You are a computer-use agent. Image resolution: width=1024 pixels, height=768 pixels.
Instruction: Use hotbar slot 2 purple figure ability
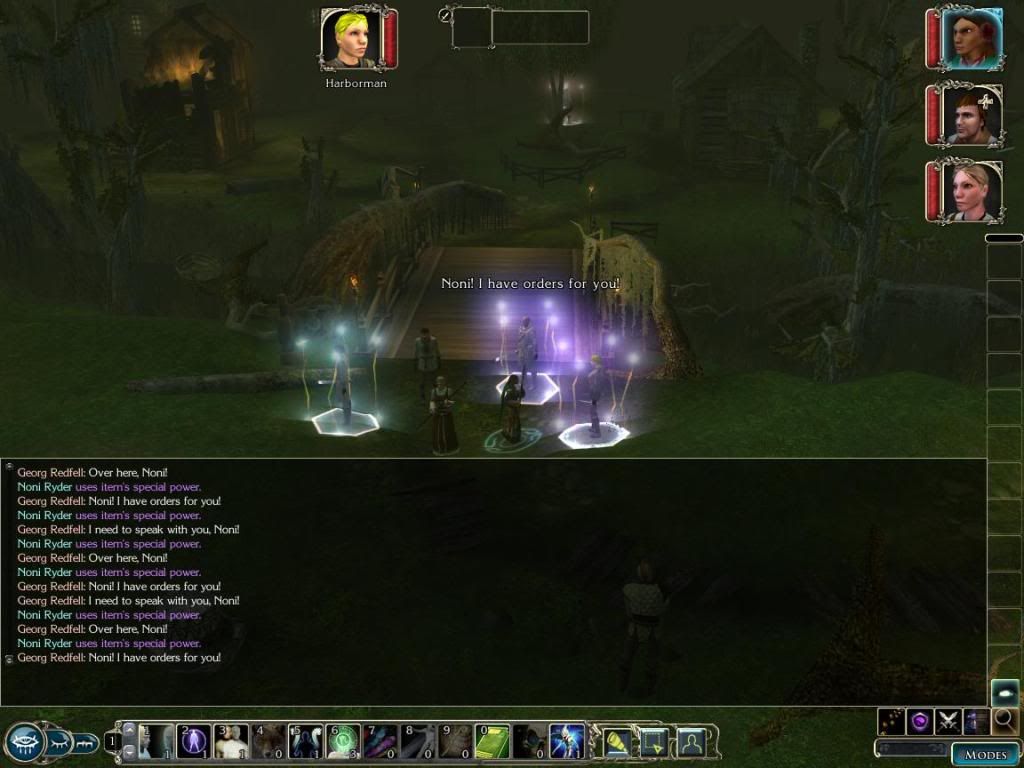[193, 742]
